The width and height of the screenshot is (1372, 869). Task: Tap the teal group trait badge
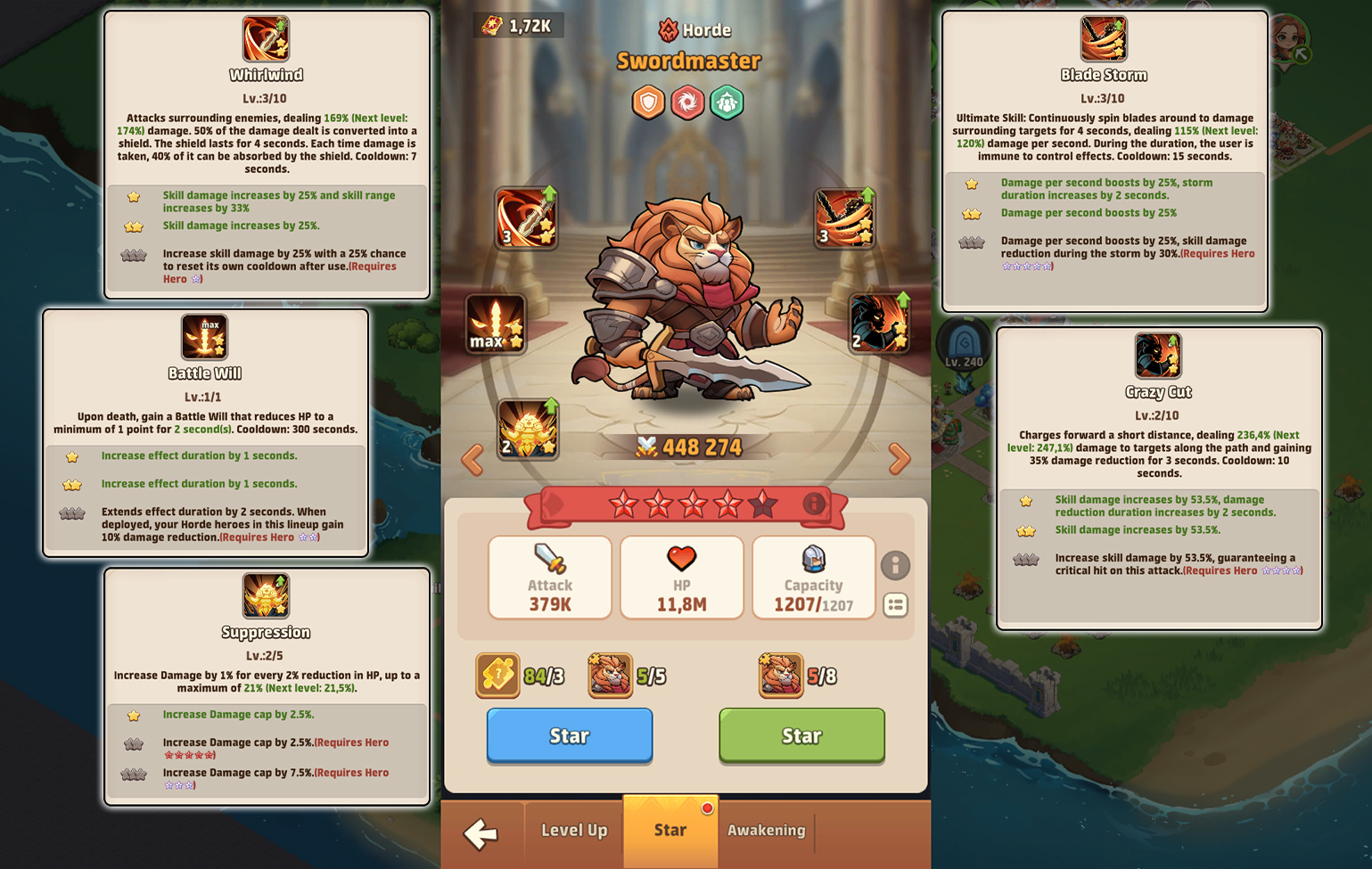(x=727, y=102)
